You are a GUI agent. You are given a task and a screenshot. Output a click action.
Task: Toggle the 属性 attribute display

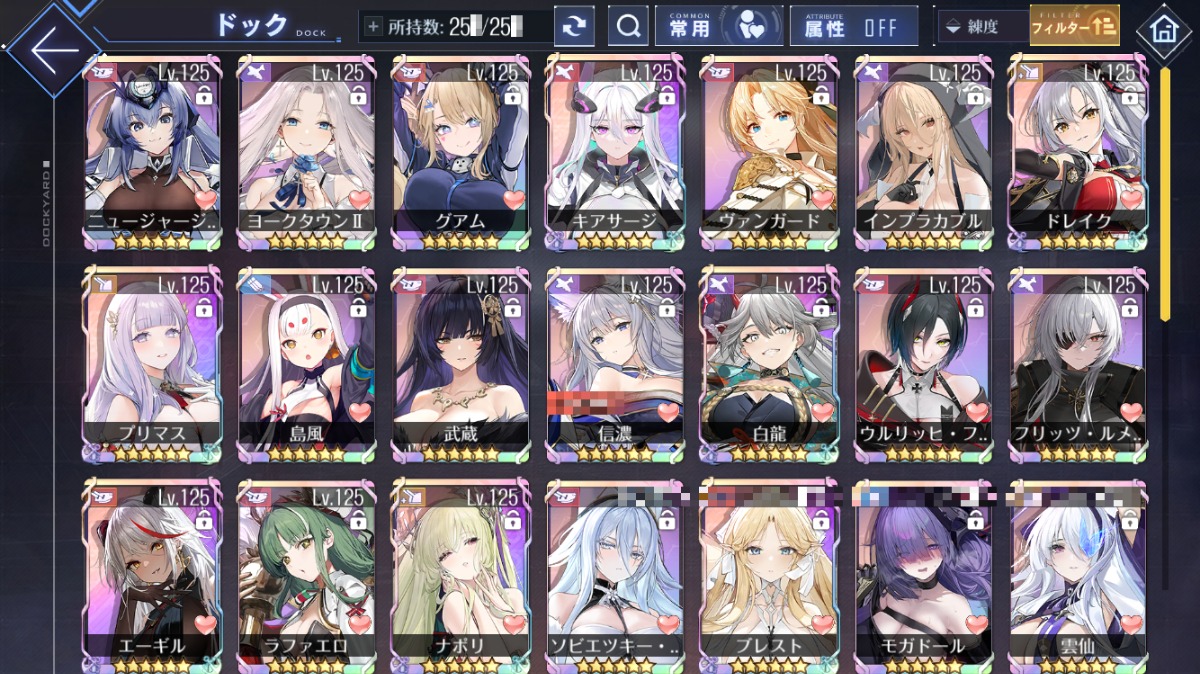(x=853, y=27)
